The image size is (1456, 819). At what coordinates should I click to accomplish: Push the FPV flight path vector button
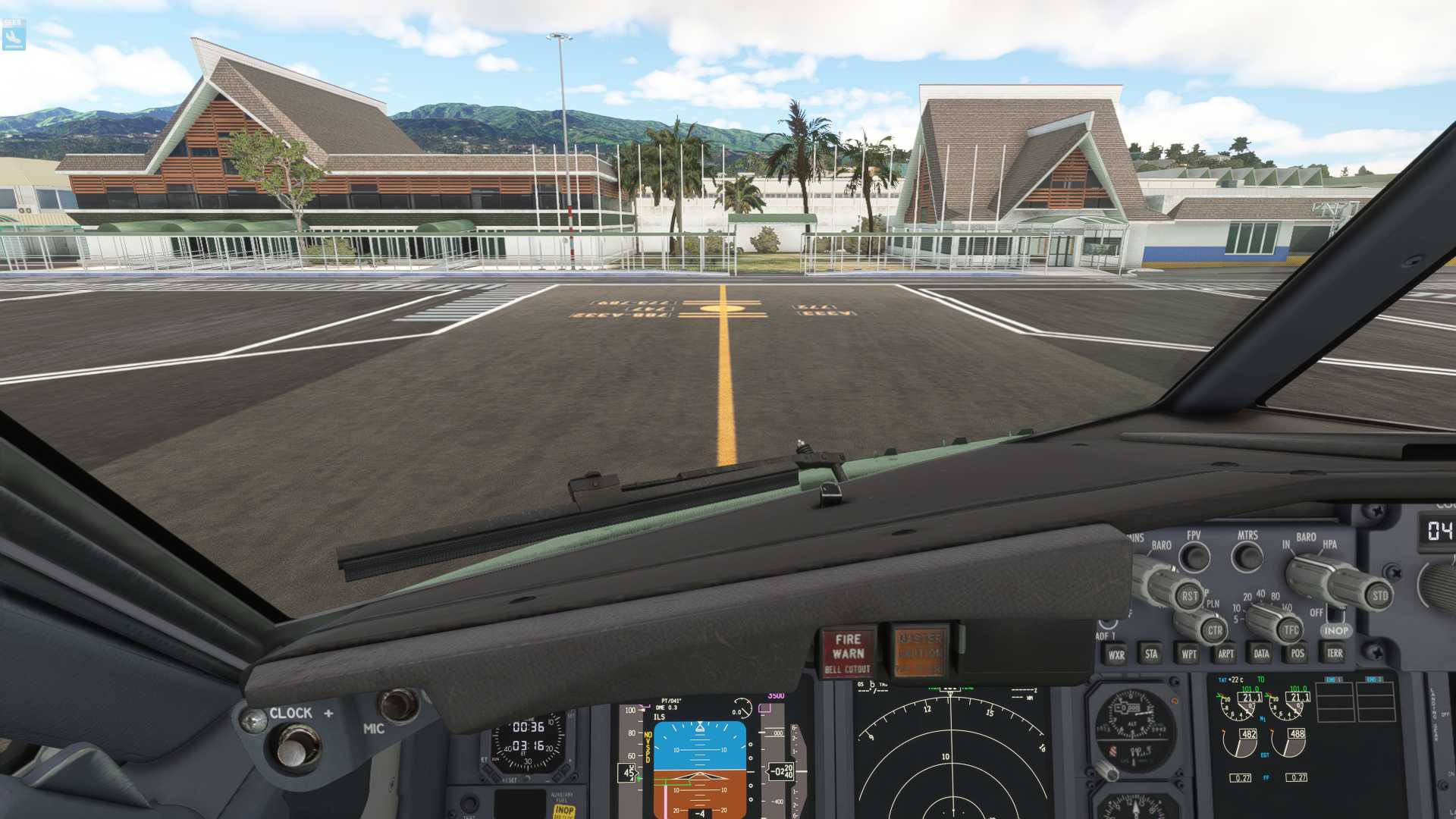coord(1195,557)
